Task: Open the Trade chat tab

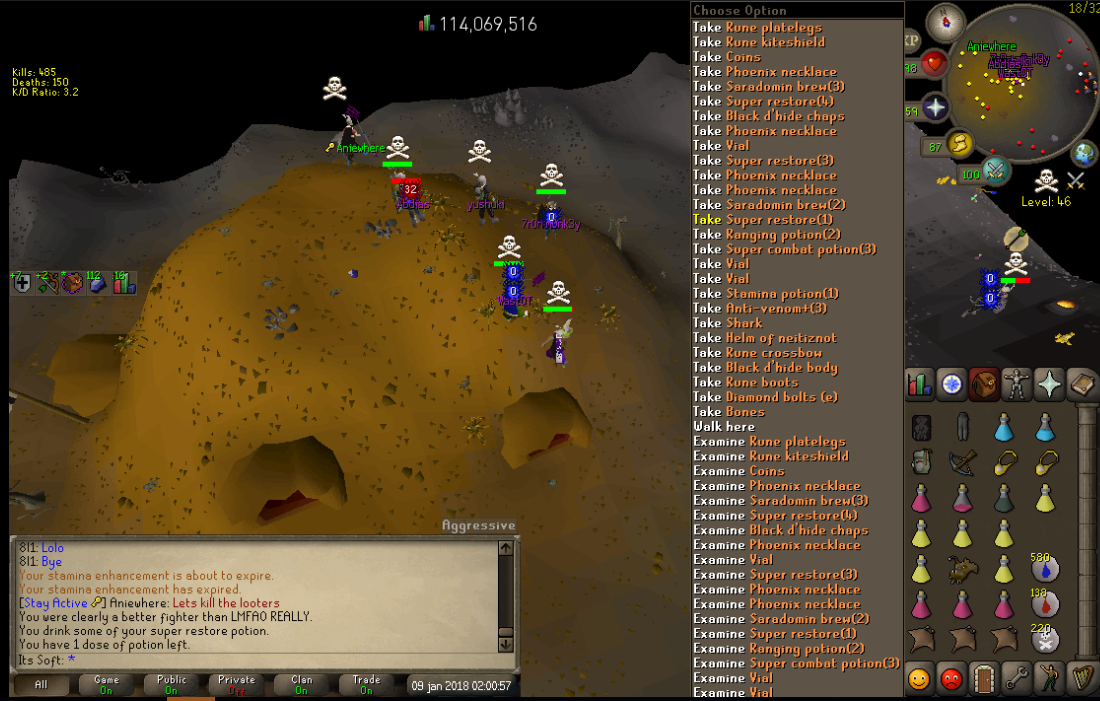Action: point(366,685)
